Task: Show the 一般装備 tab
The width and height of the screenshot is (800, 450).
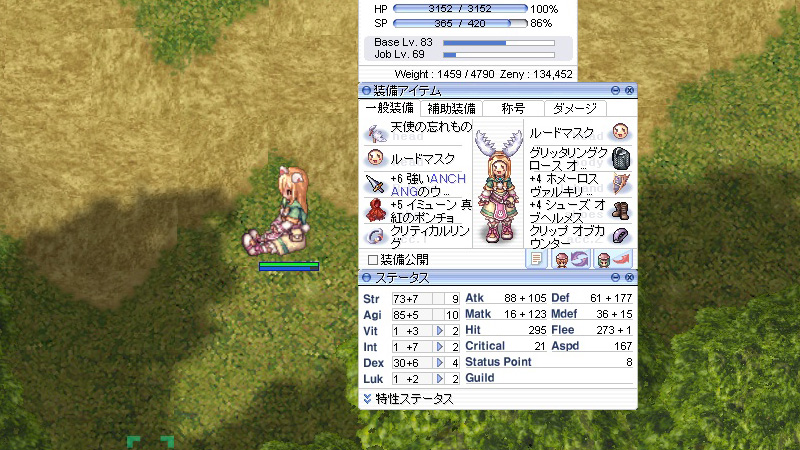Action: [391, 108]
